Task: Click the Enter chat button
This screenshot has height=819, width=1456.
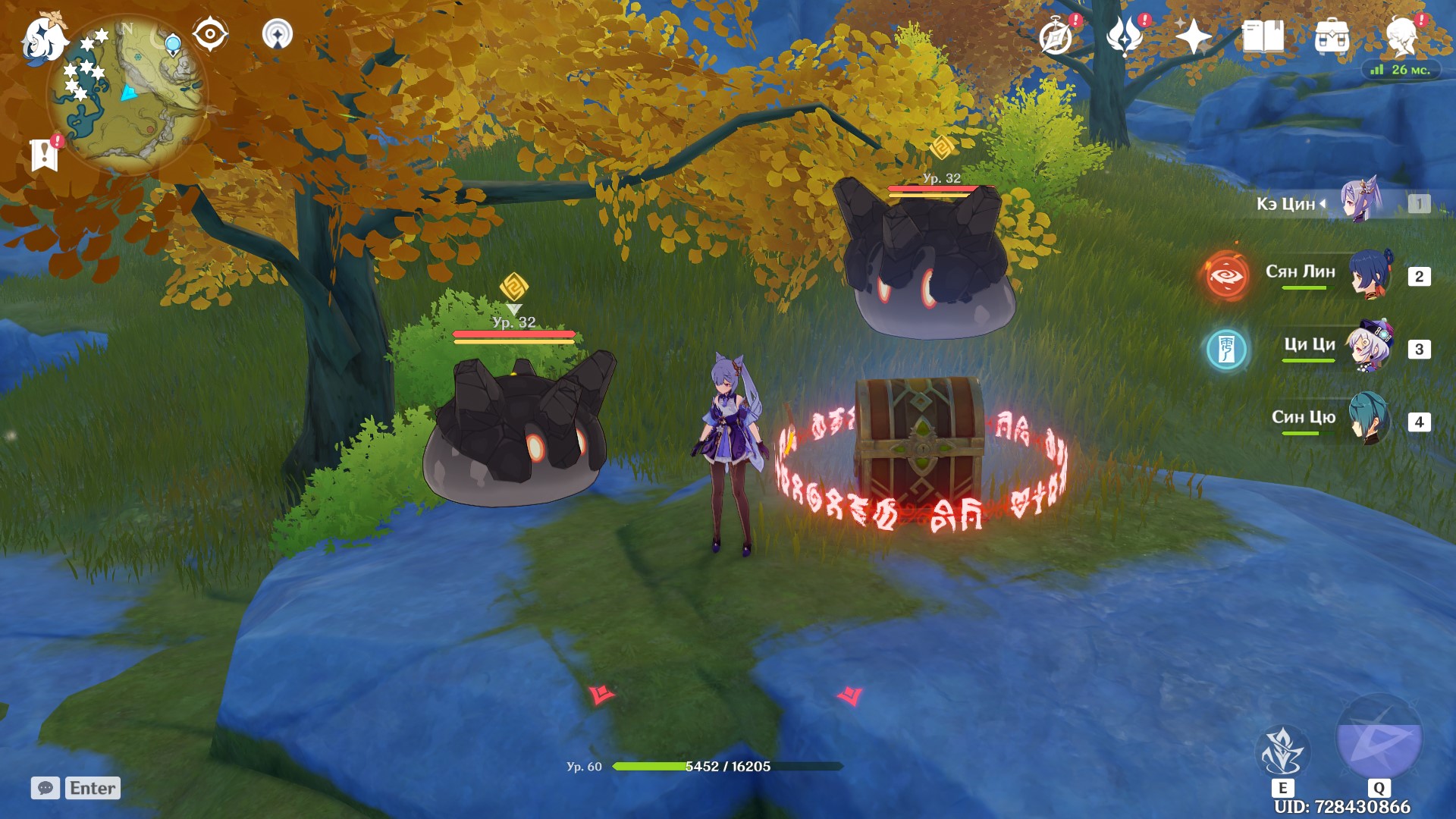Action: 91,789
